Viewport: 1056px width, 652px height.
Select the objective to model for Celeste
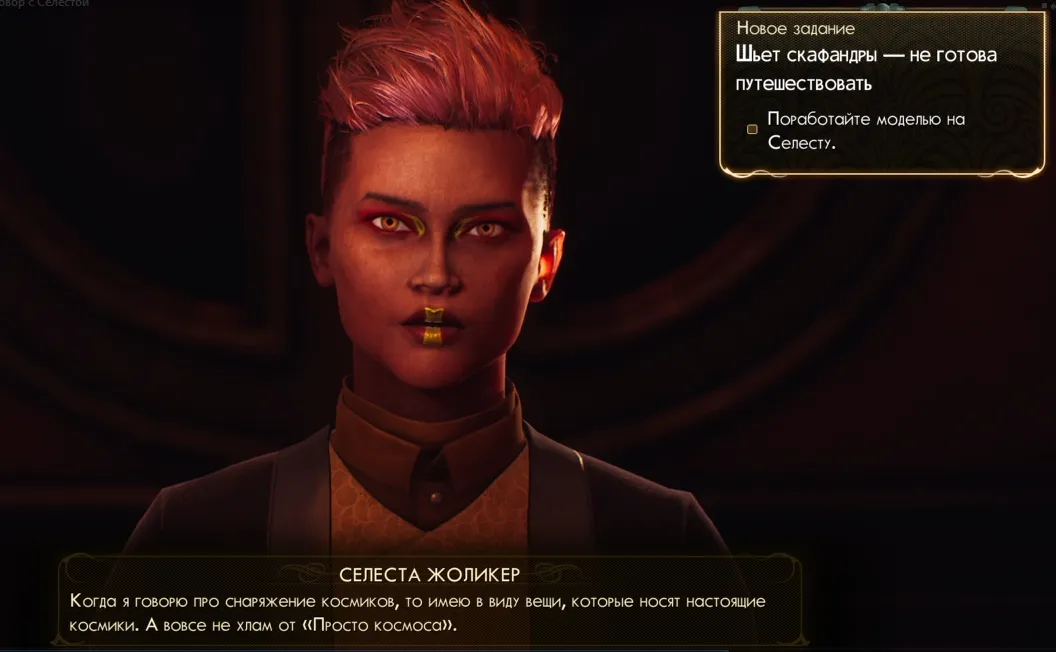(865, 131)
